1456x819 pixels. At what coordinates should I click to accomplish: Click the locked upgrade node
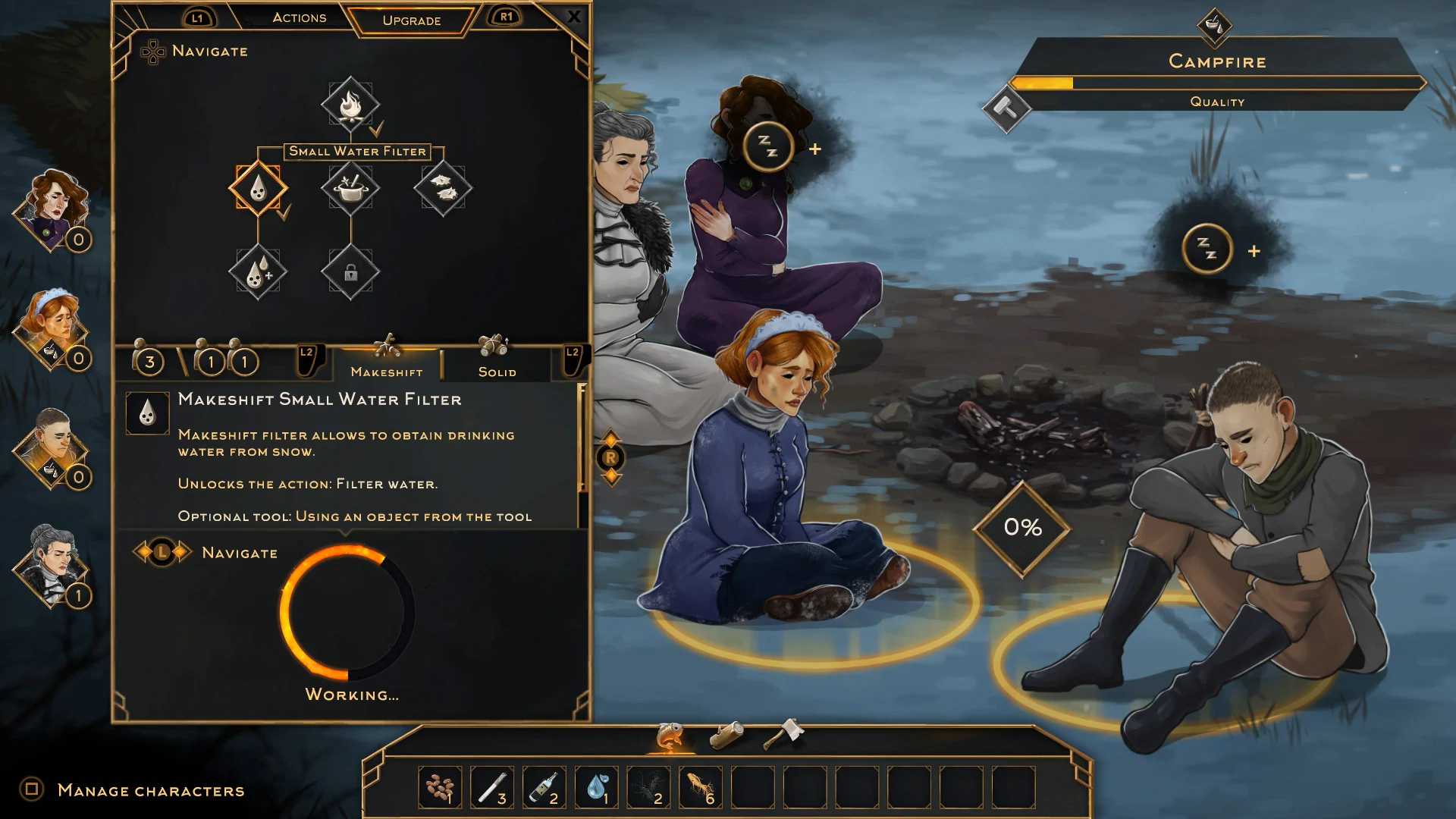pyautogui.click(x=351, y=275)
